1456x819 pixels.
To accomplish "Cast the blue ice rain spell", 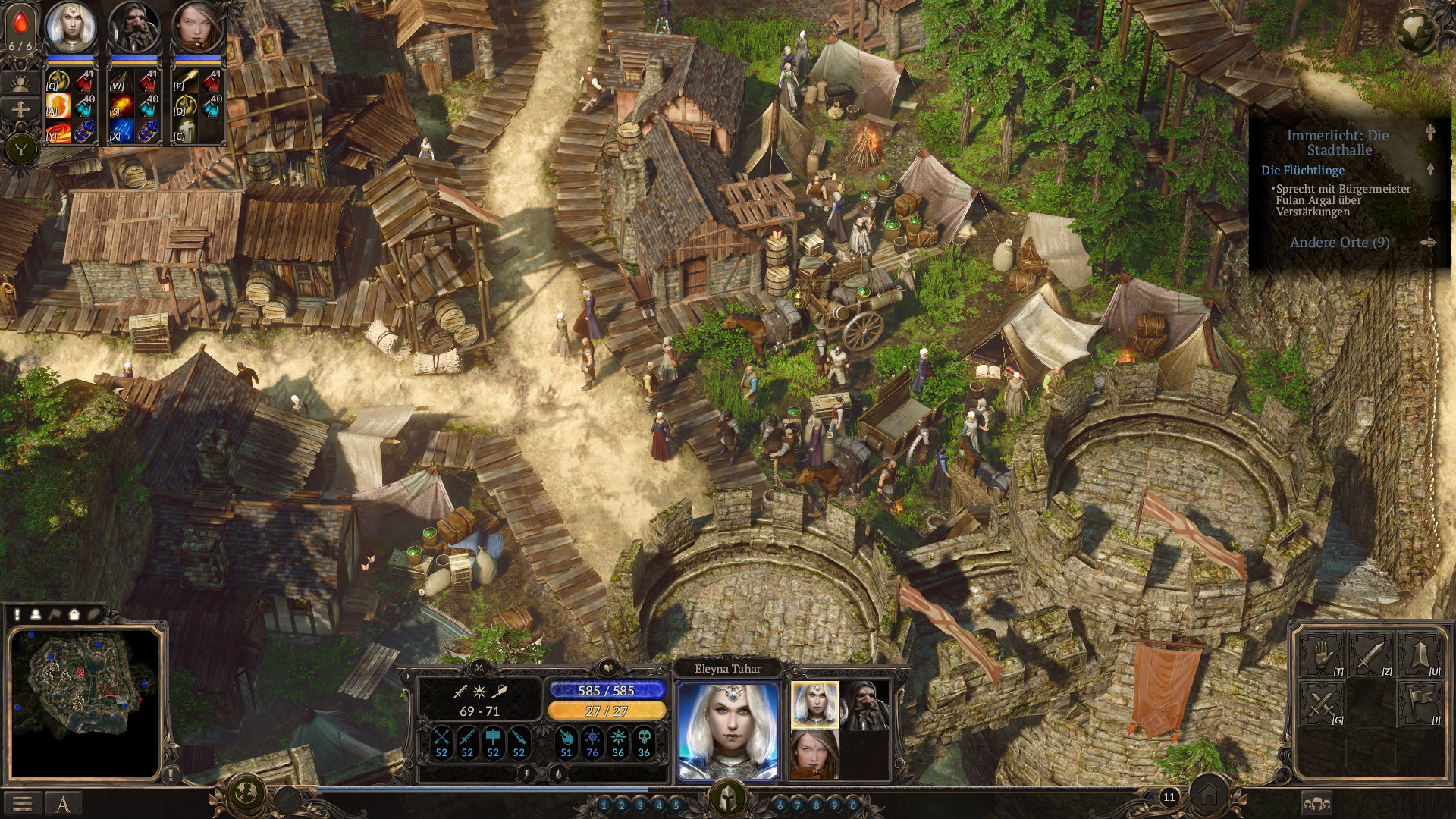I will (123, 130).
